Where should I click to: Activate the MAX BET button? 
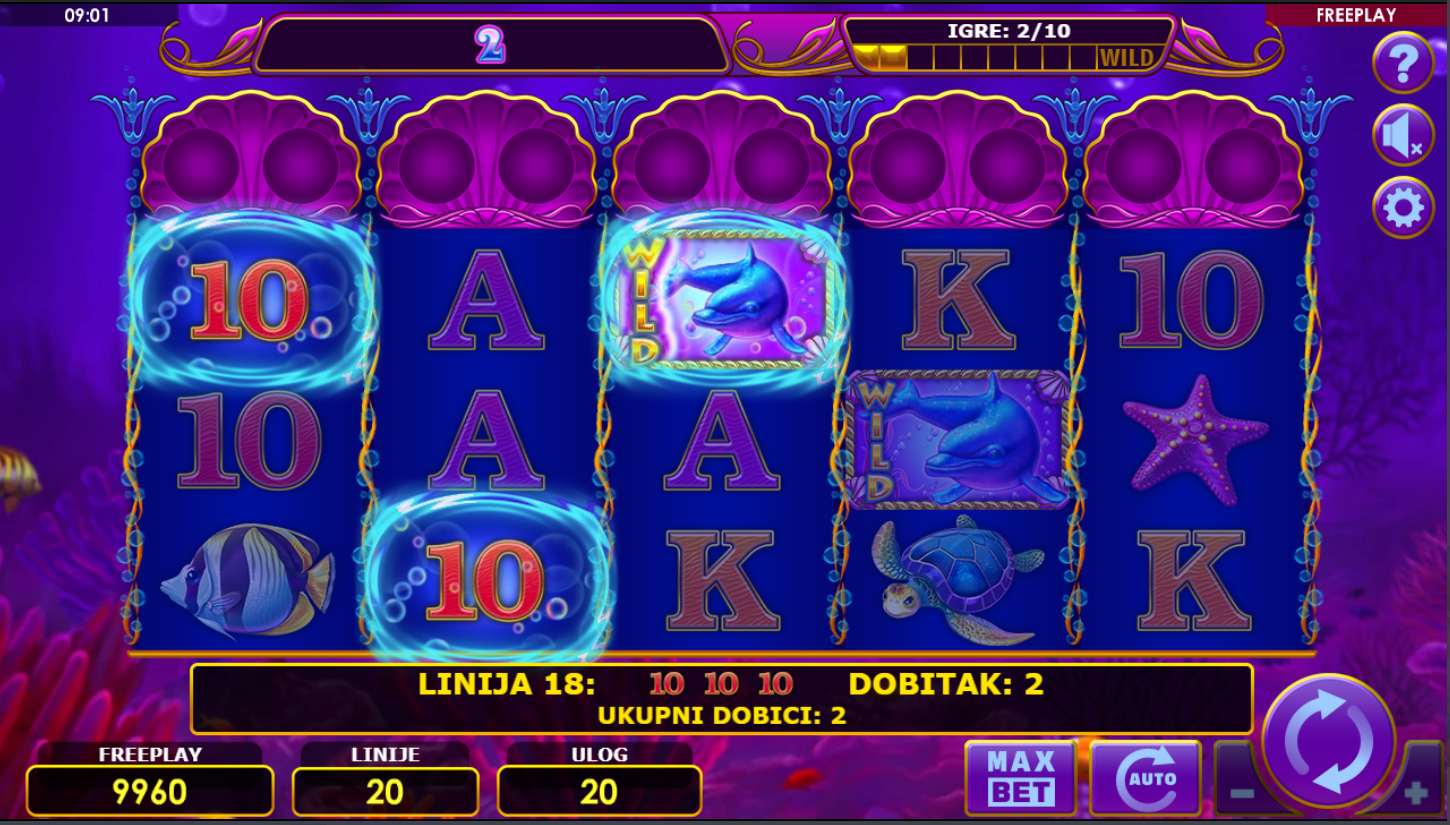coord(1020,778)
